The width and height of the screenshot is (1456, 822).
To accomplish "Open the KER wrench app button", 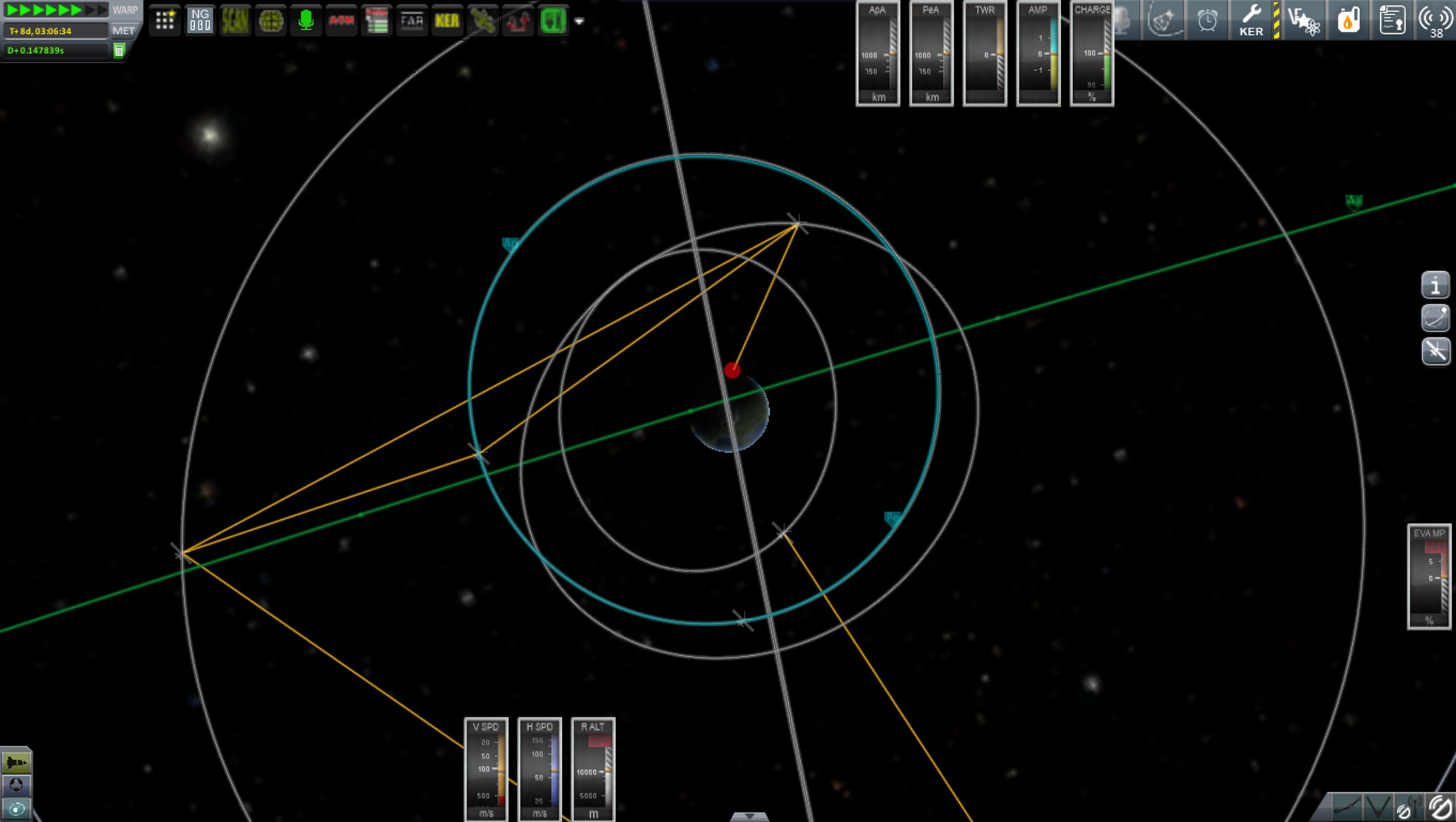I will click(x=1252, y=21).
